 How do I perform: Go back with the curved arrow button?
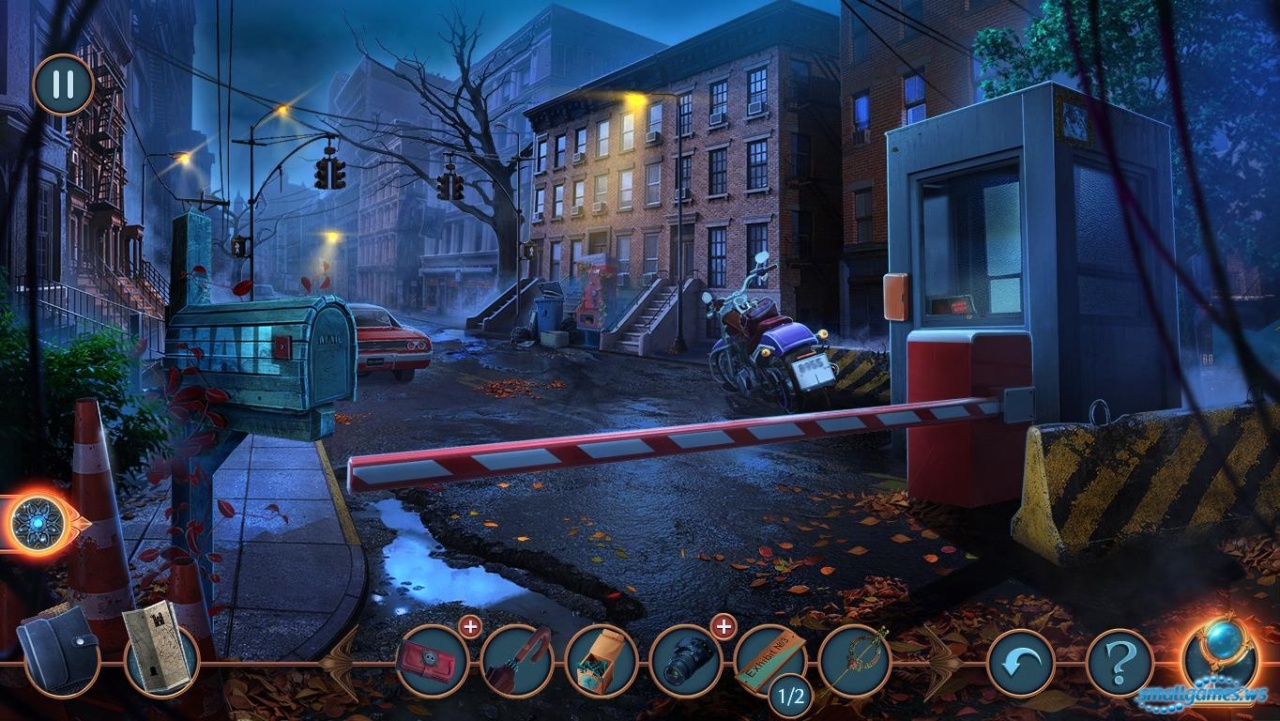[x=1021, y=663]
